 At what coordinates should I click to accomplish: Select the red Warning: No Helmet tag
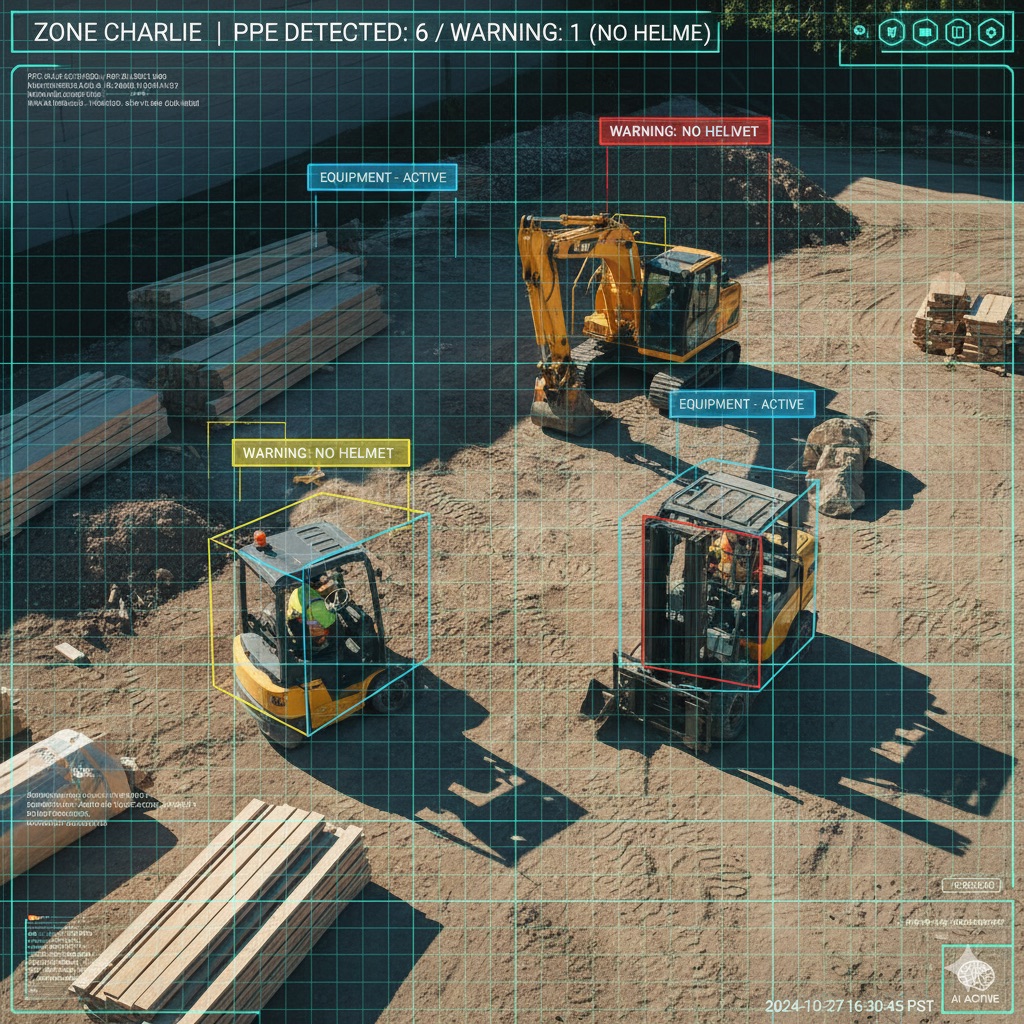pyautogui.click(x=684, y=131)
